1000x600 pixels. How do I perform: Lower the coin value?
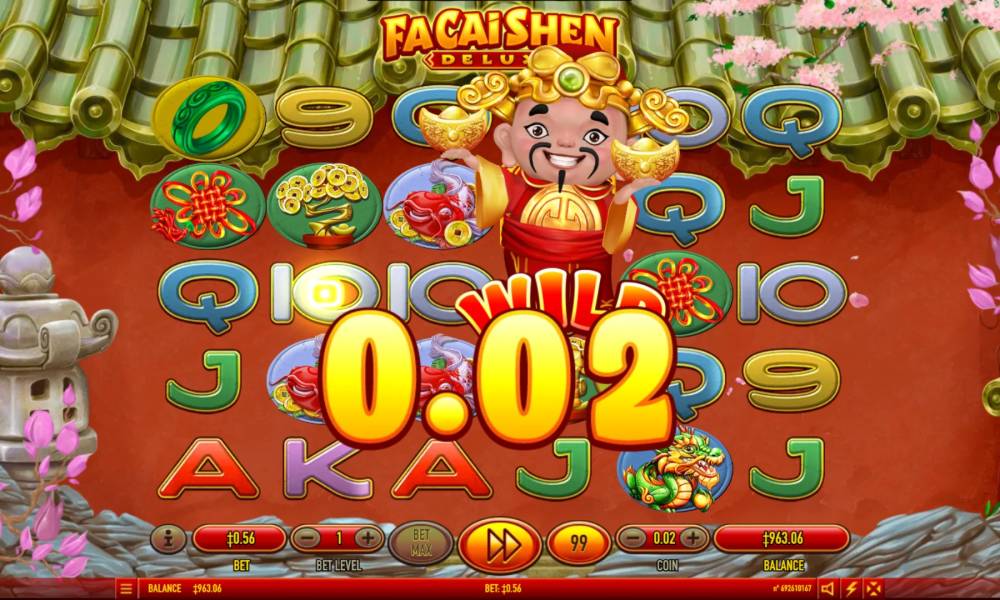632,539
